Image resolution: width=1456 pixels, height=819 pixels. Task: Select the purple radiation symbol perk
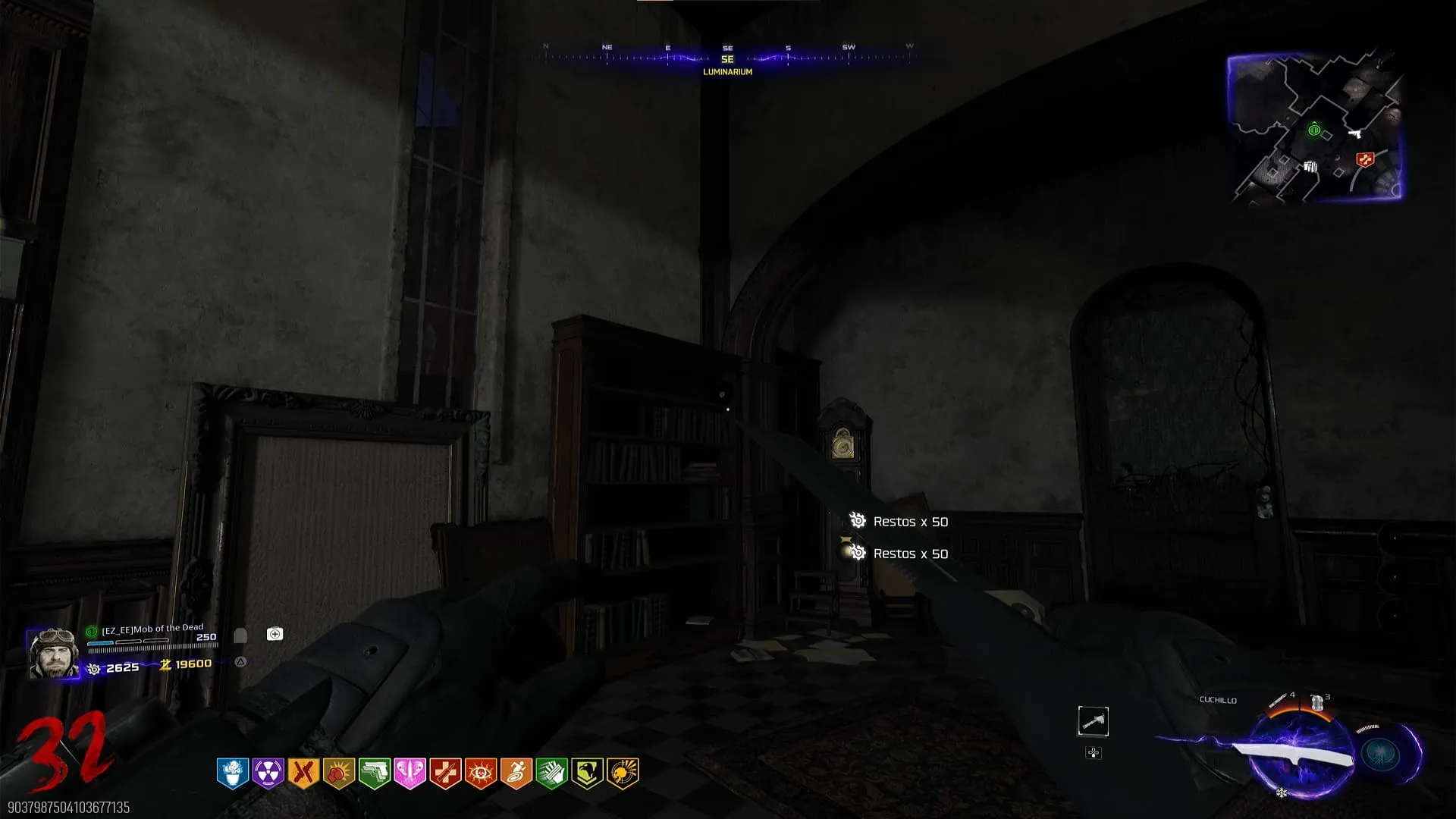tap(268, 773)
